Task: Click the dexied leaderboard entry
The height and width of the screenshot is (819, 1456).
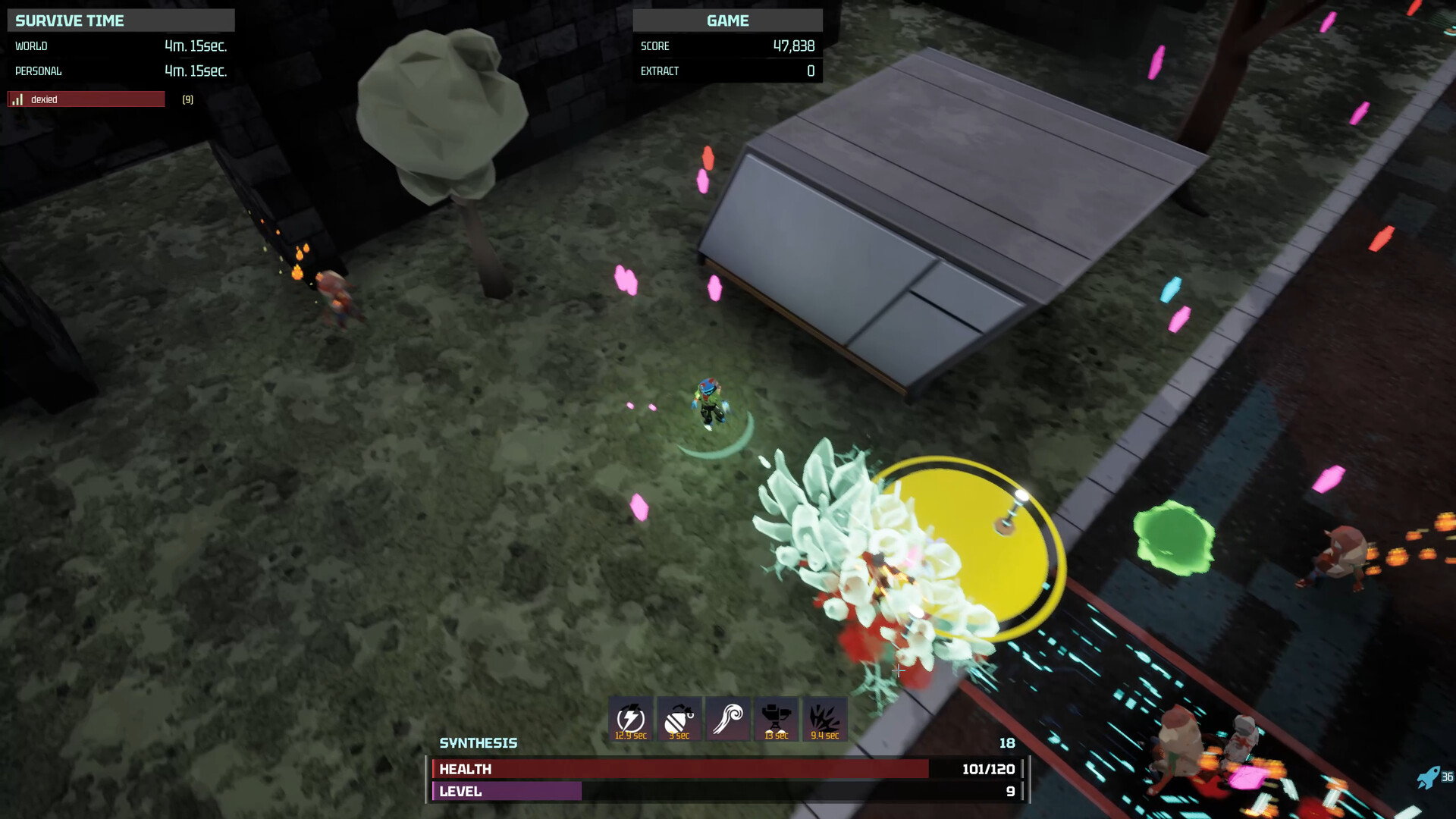Action: (x=86, y=99)
